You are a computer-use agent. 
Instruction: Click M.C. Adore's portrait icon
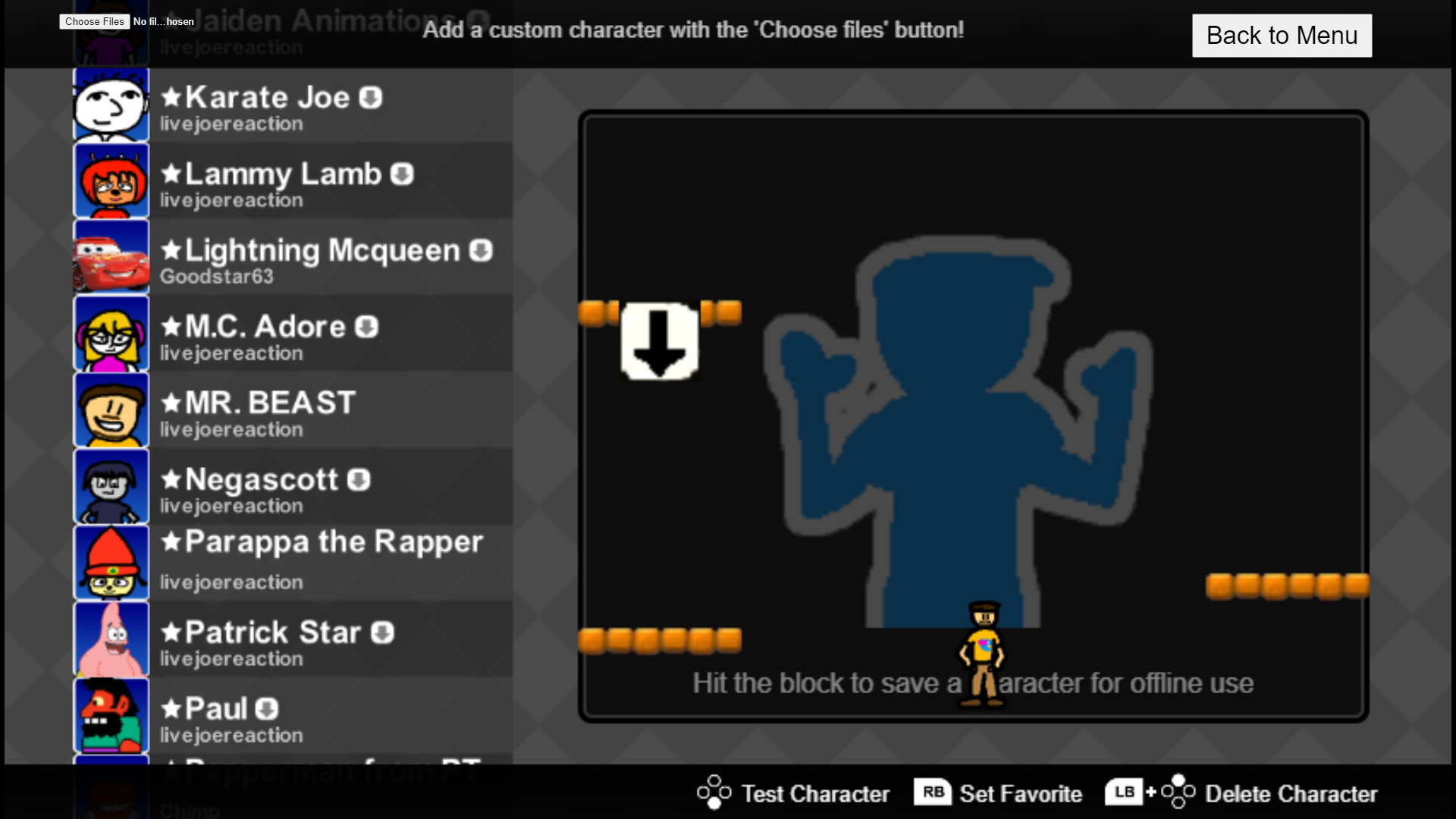coord(111,334)
